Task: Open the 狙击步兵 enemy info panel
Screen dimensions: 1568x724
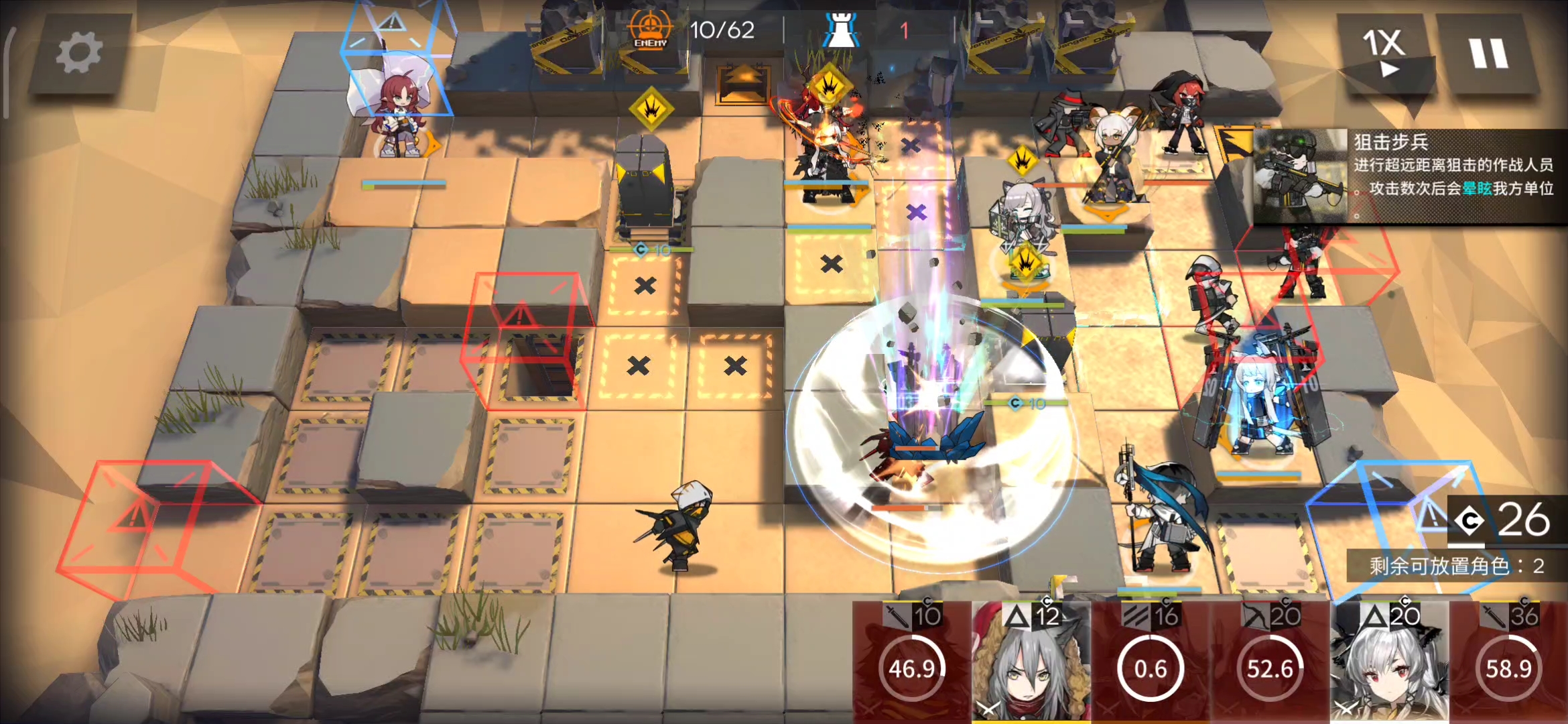Action: (x=1407, y=176)
